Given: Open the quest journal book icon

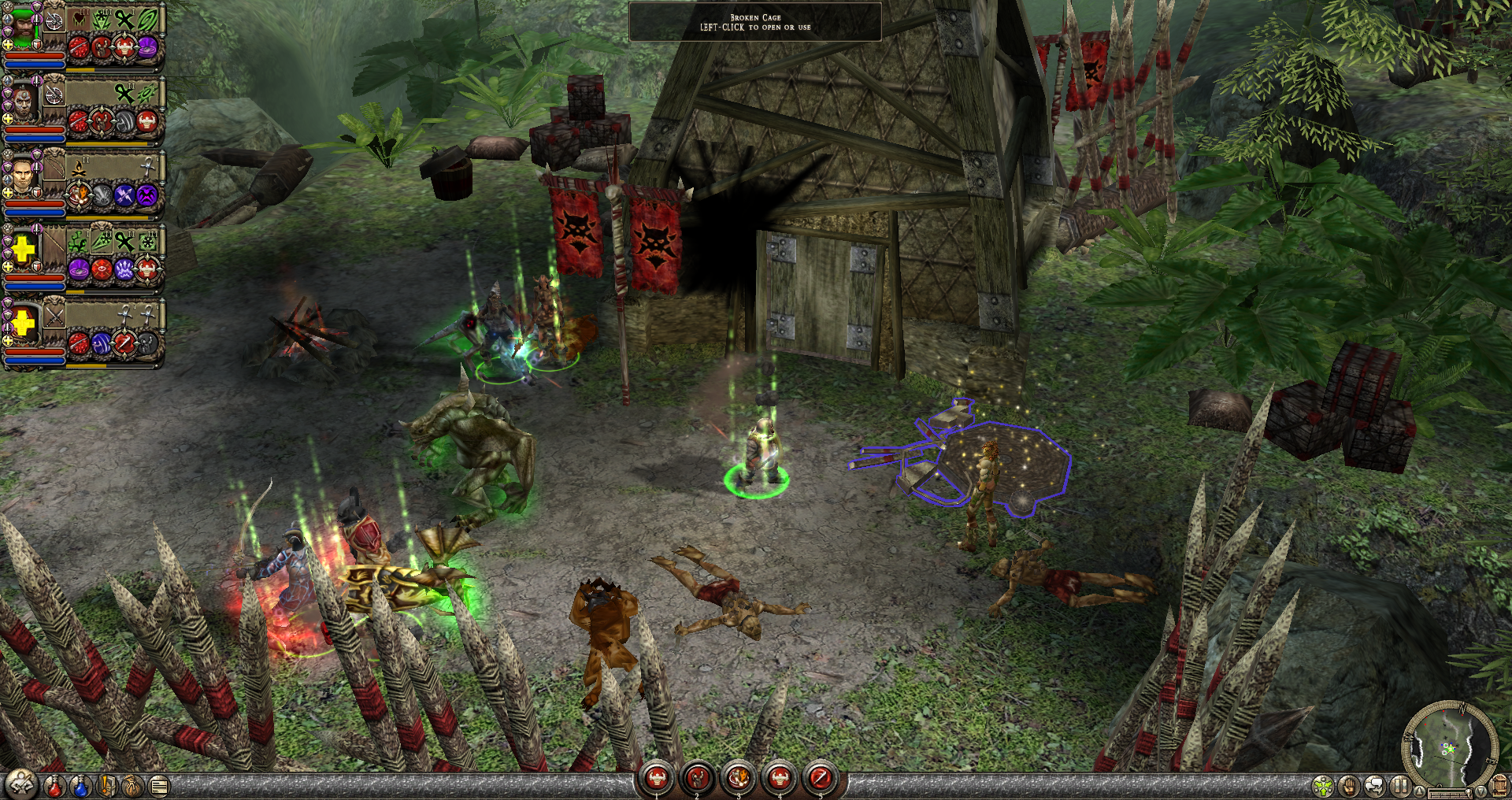Looking at the screenshot, I should 106,785.
